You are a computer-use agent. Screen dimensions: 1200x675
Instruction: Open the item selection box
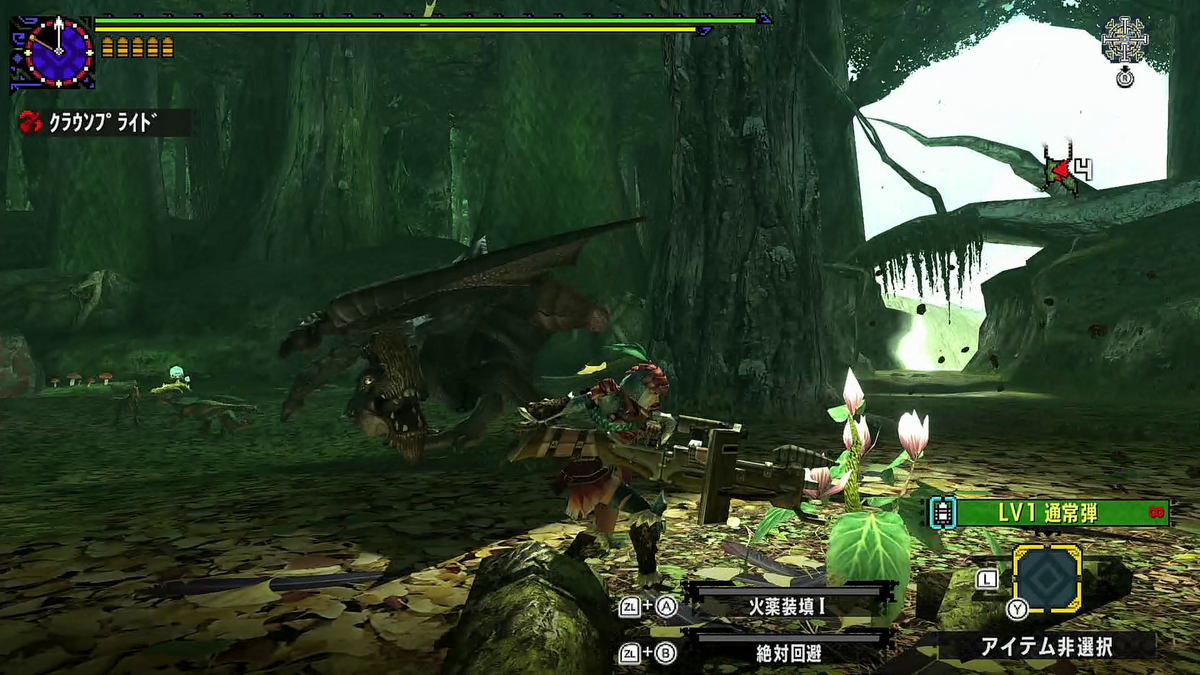tap(1047, 579)
